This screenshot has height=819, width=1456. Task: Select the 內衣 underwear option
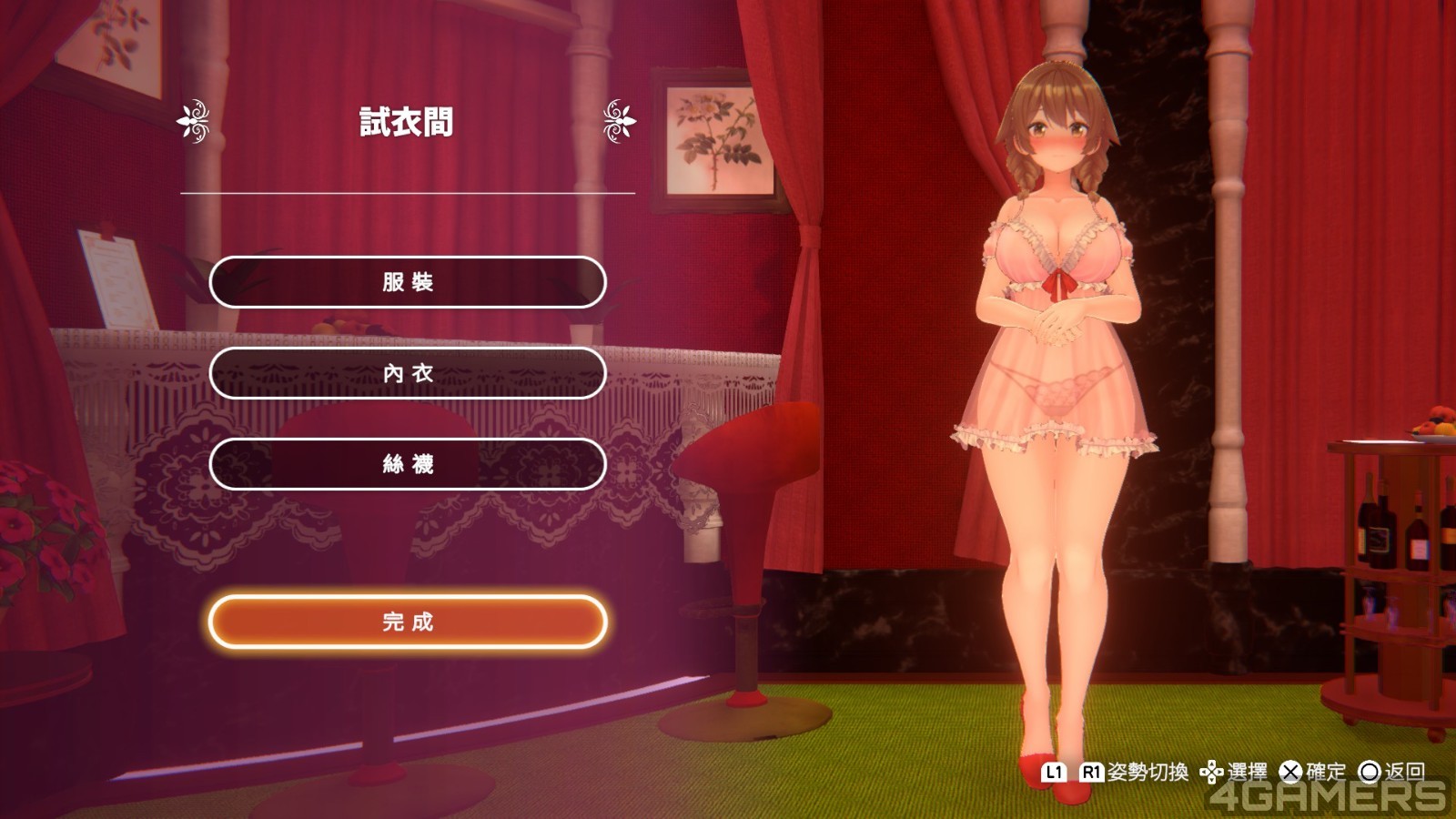click(x=408, y=373)
